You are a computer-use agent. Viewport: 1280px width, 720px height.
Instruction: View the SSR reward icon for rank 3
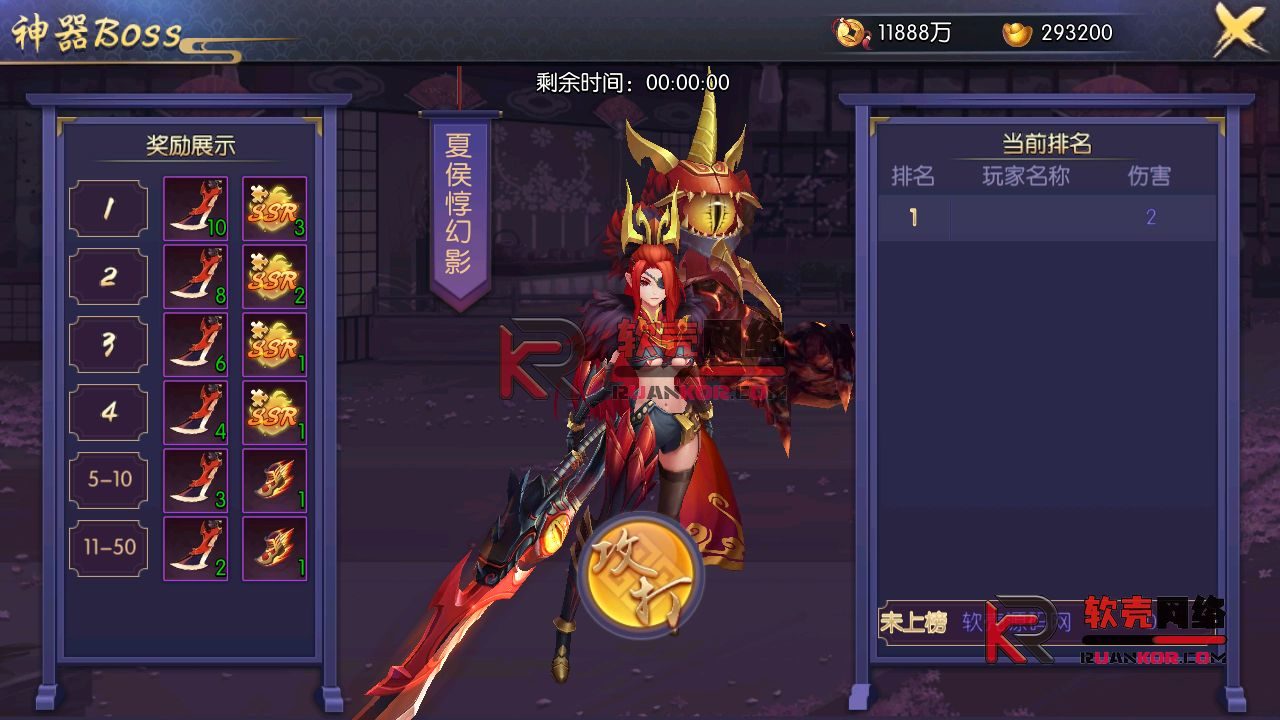point(273,345)
